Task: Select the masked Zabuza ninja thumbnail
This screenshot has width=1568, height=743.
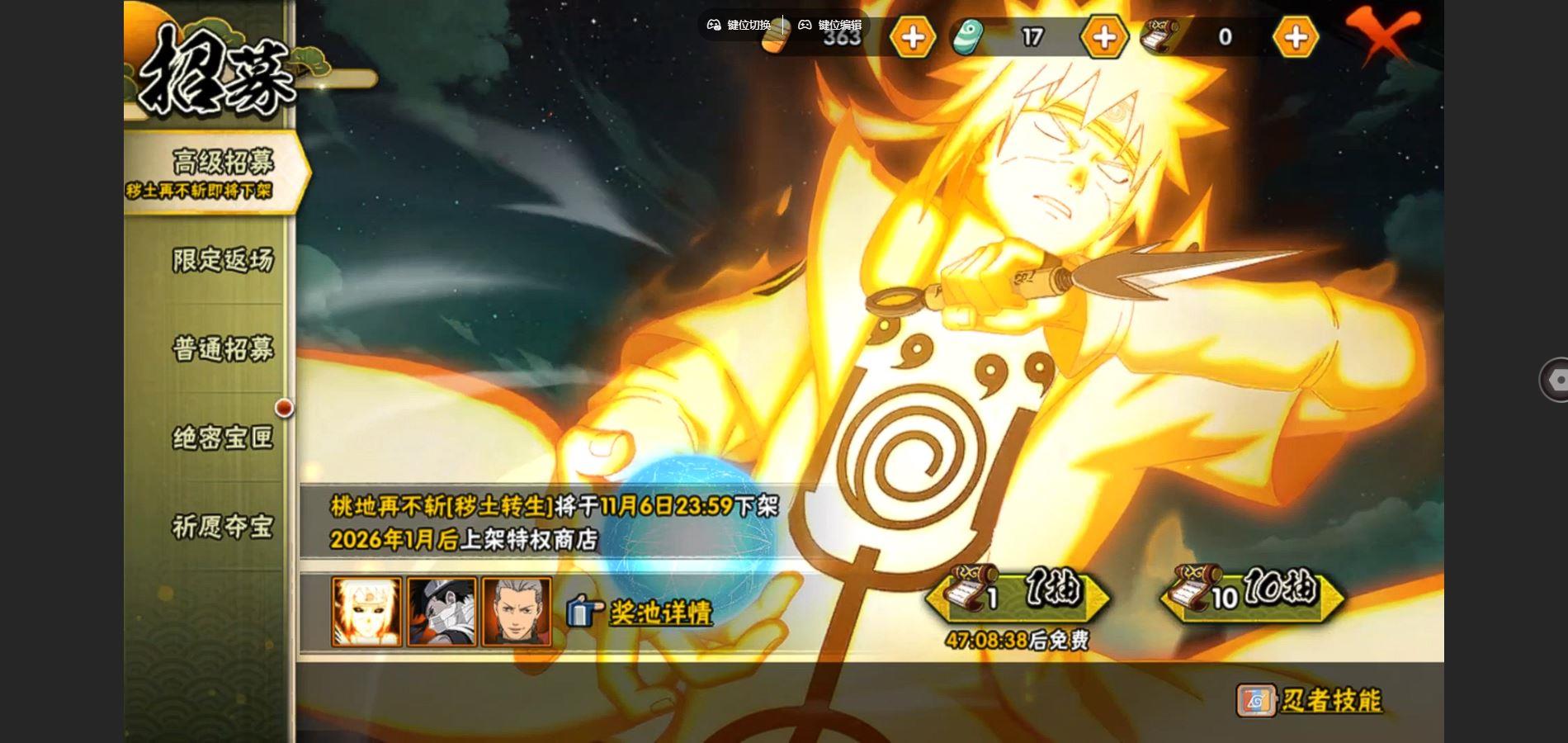Action: pyautogui.click(x=442, y=612)
